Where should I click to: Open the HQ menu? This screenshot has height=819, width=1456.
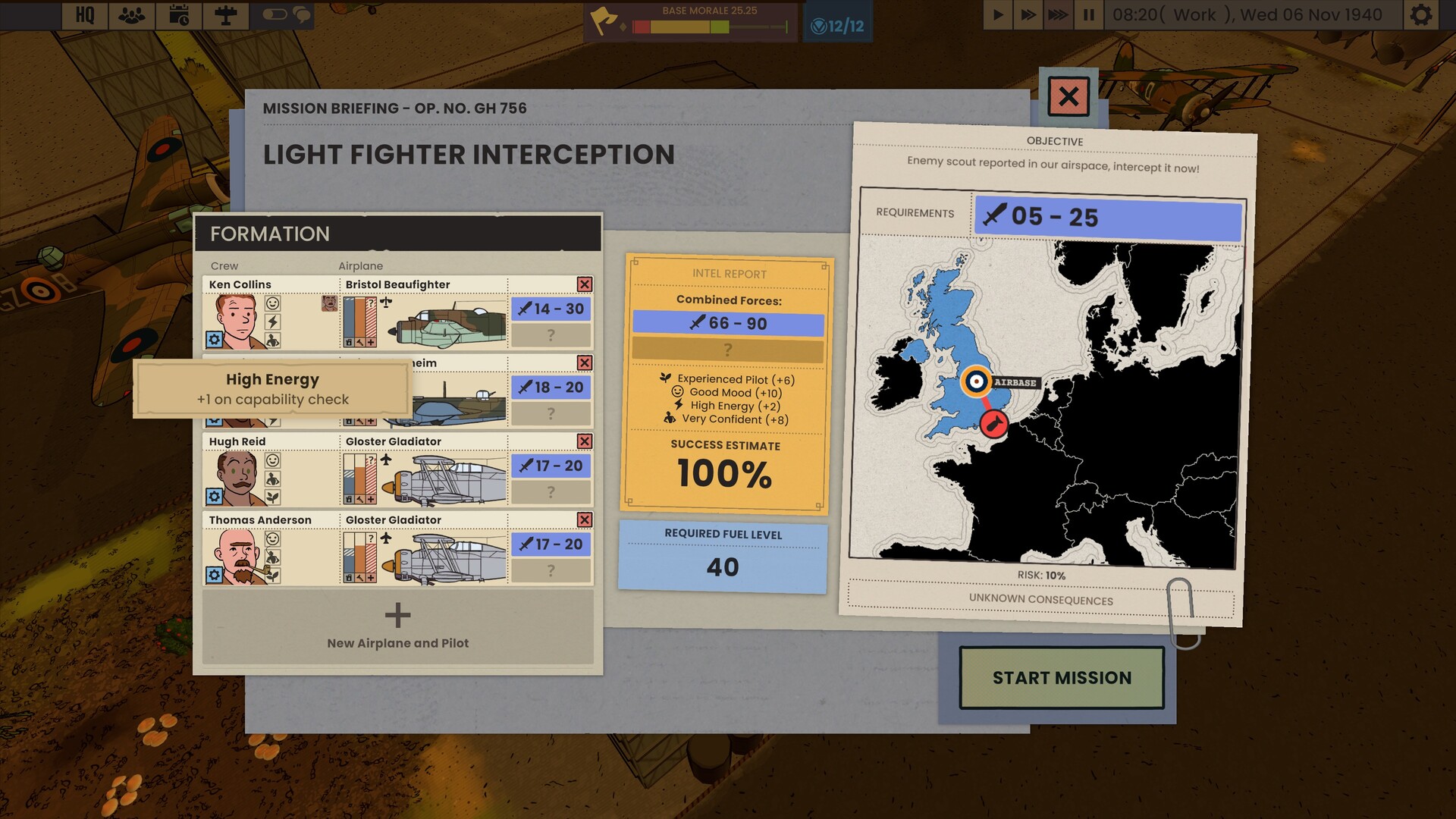point(85,15)
